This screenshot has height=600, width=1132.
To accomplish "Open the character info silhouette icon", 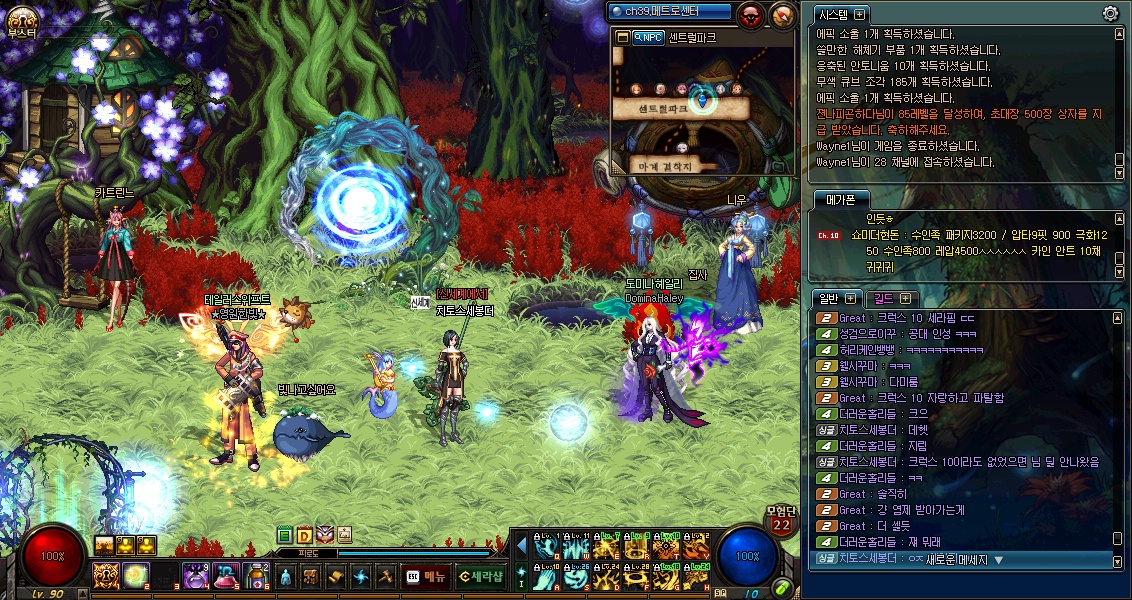I will [286, 576].
